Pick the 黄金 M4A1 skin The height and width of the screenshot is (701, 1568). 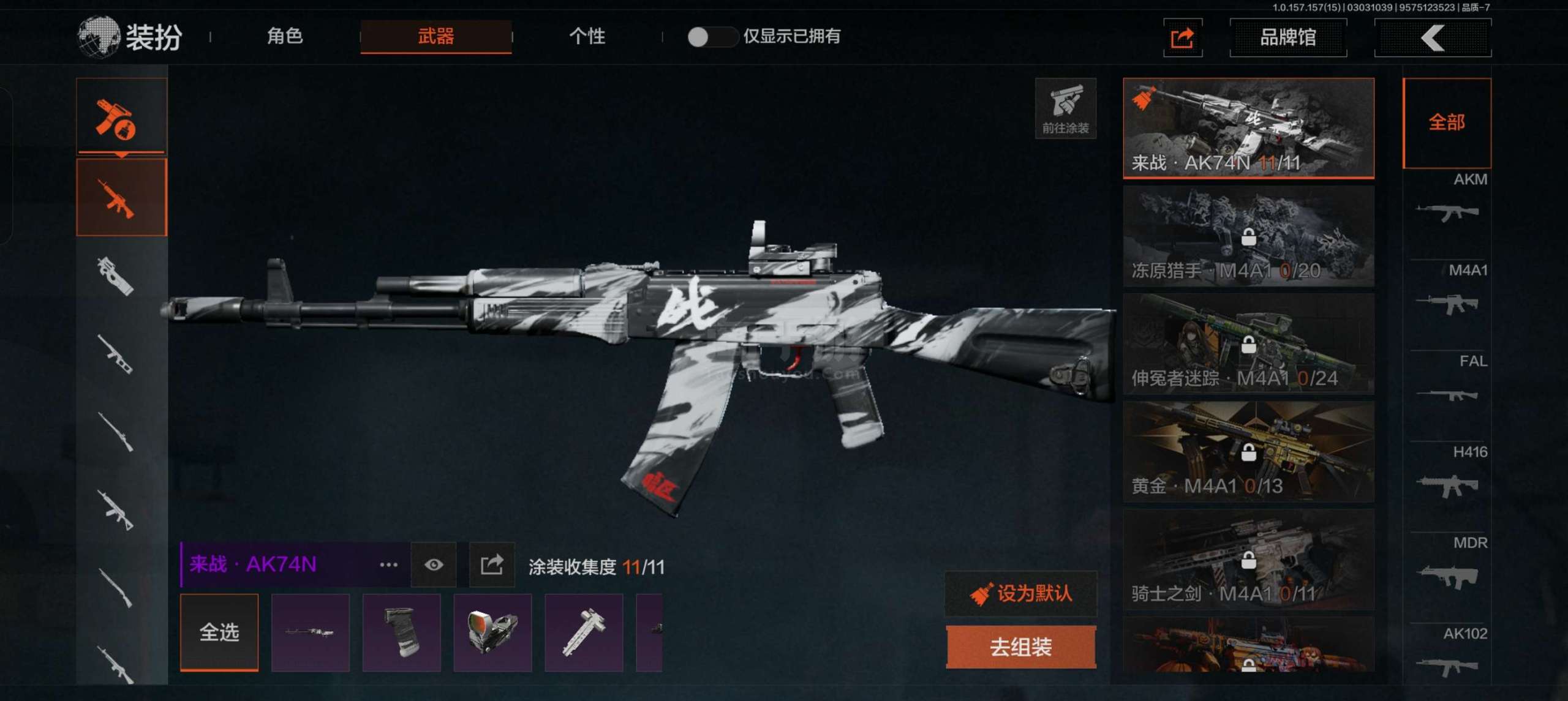click(1248, 452)
